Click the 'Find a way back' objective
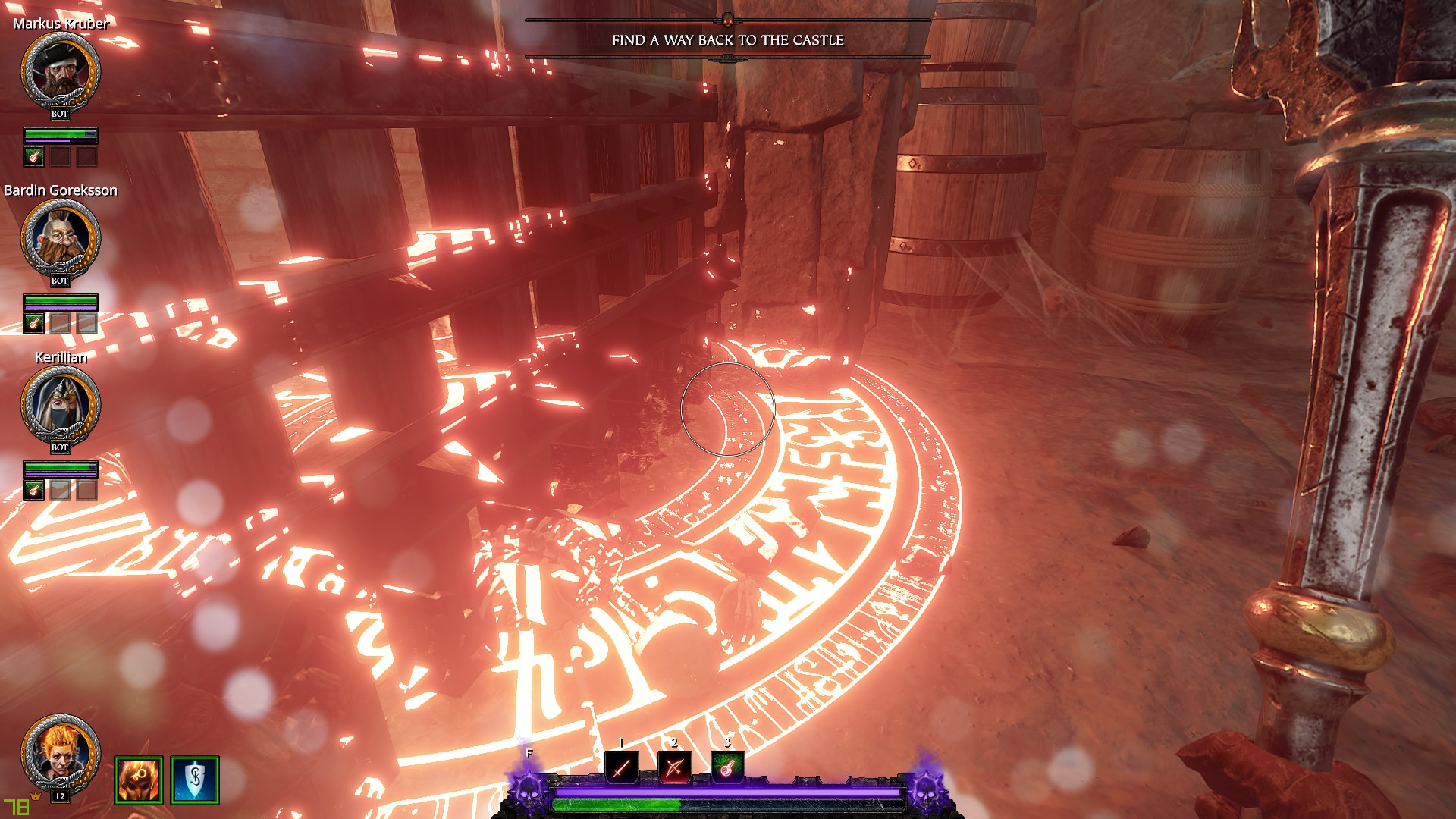This screenshot has width=1456, height=819. tap(727, 40)
